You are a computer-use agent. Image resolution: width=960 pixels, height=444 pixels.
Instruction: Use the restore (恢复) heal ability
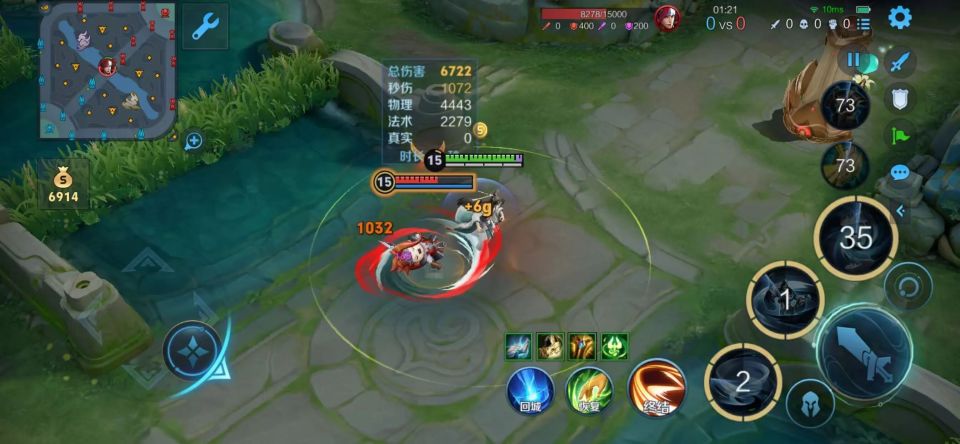tap(590, 390)
